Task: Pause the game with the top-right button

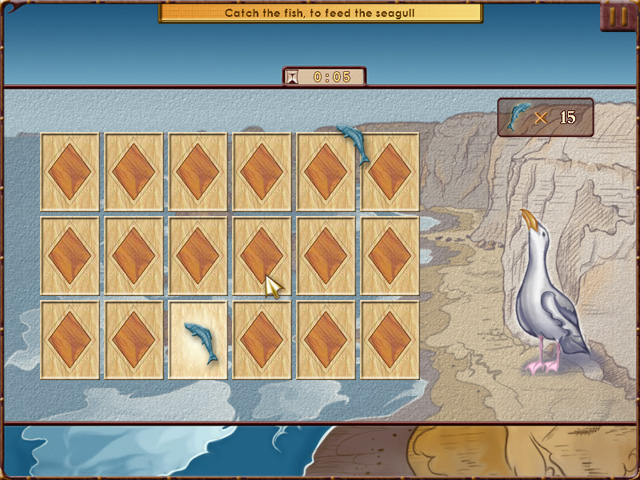Action: [x=616, y=16]
